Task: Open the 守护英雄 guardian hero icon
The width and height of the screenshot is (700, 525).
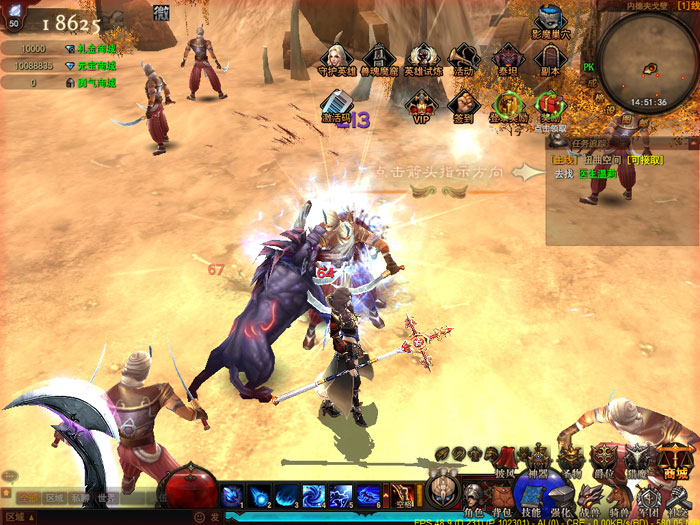Action: [x=336, y=58]
